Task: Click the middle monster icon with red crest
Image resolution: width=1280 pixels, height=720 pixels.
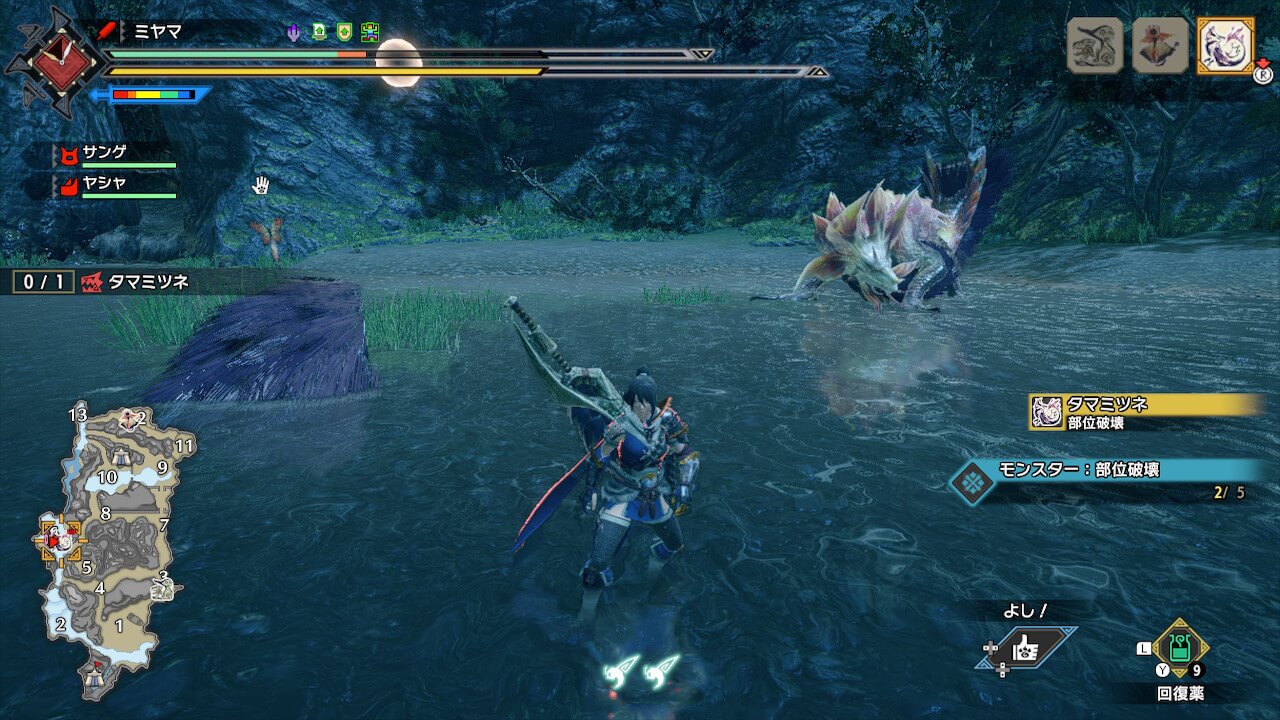Action: (1160, 45)
